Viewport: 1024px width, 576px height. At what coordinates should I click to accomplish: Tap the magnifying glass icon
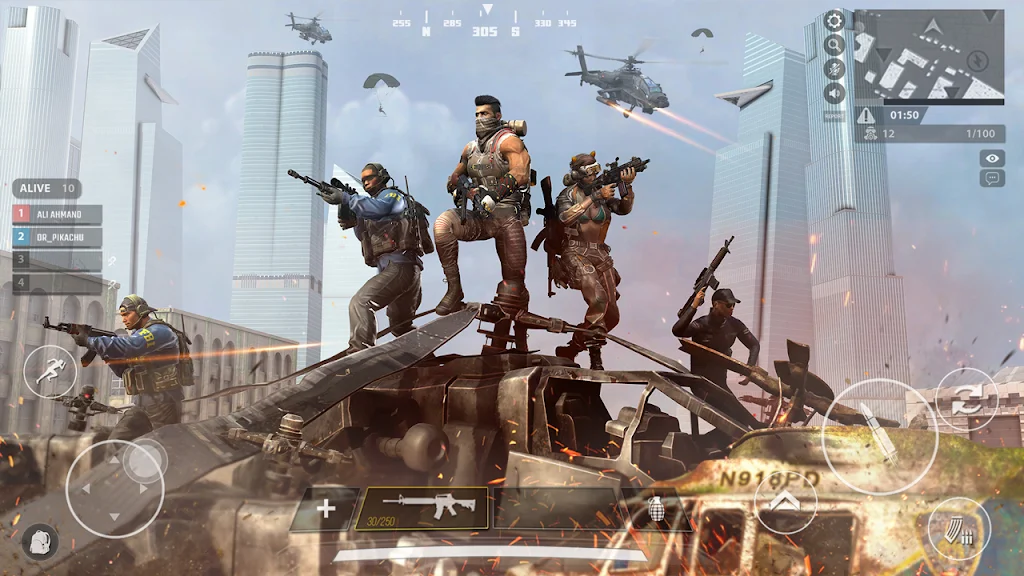[834, 44]
